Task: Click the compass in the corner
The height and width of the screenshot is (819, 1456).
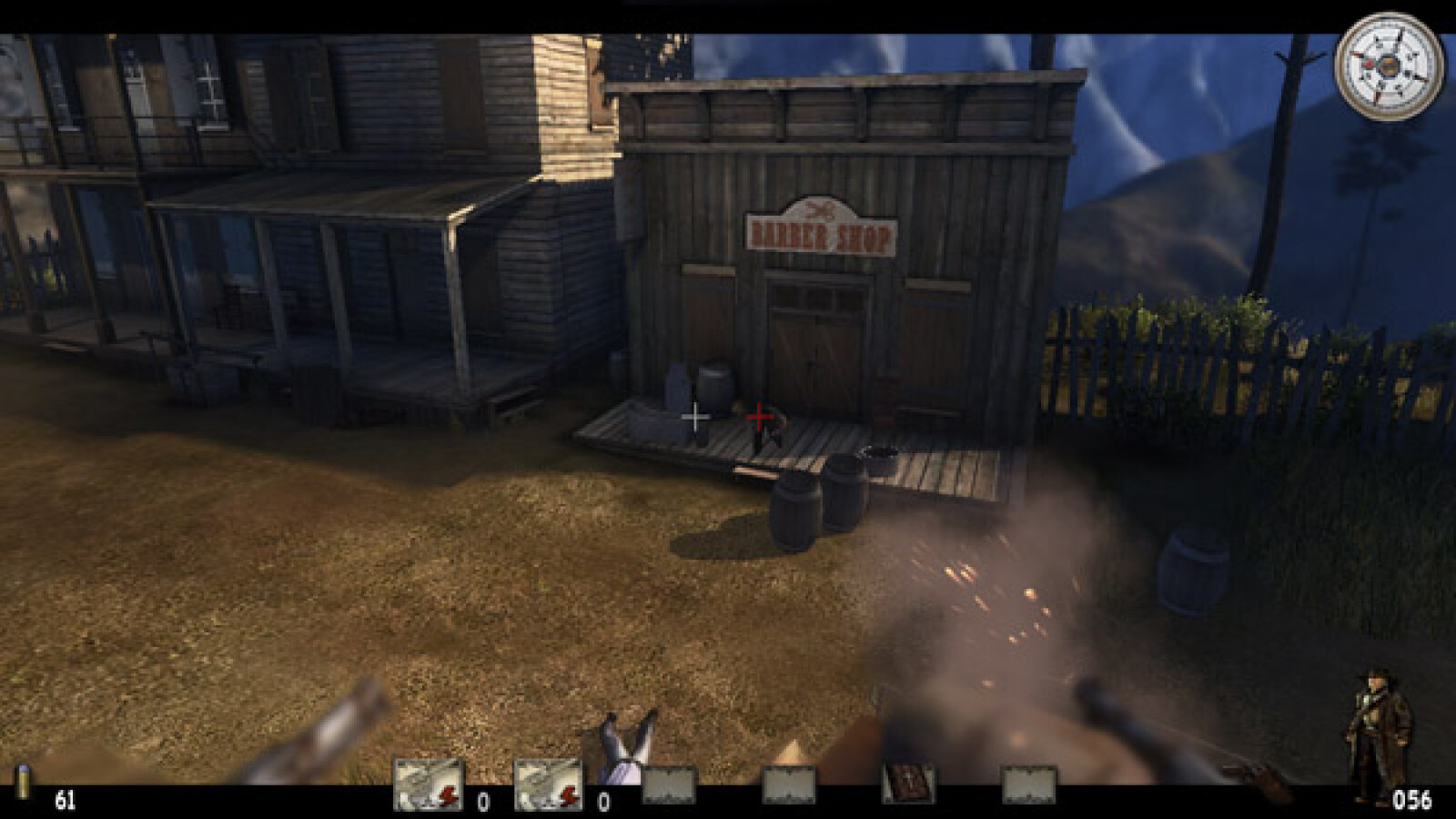Action: 1389,66
